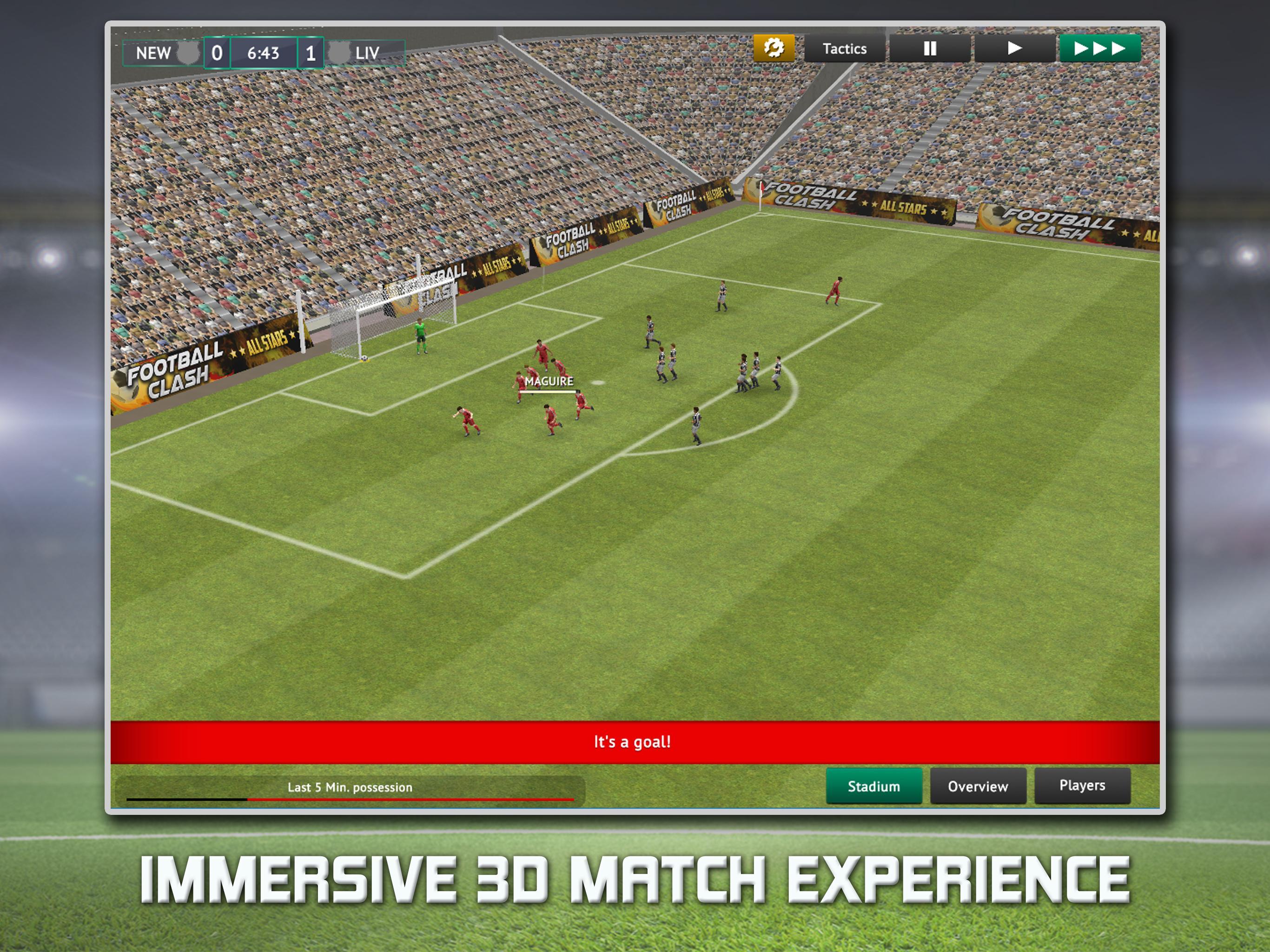Screen dimensions: 1270x952
Task: Open the Tactics panel
Action: 844,48
